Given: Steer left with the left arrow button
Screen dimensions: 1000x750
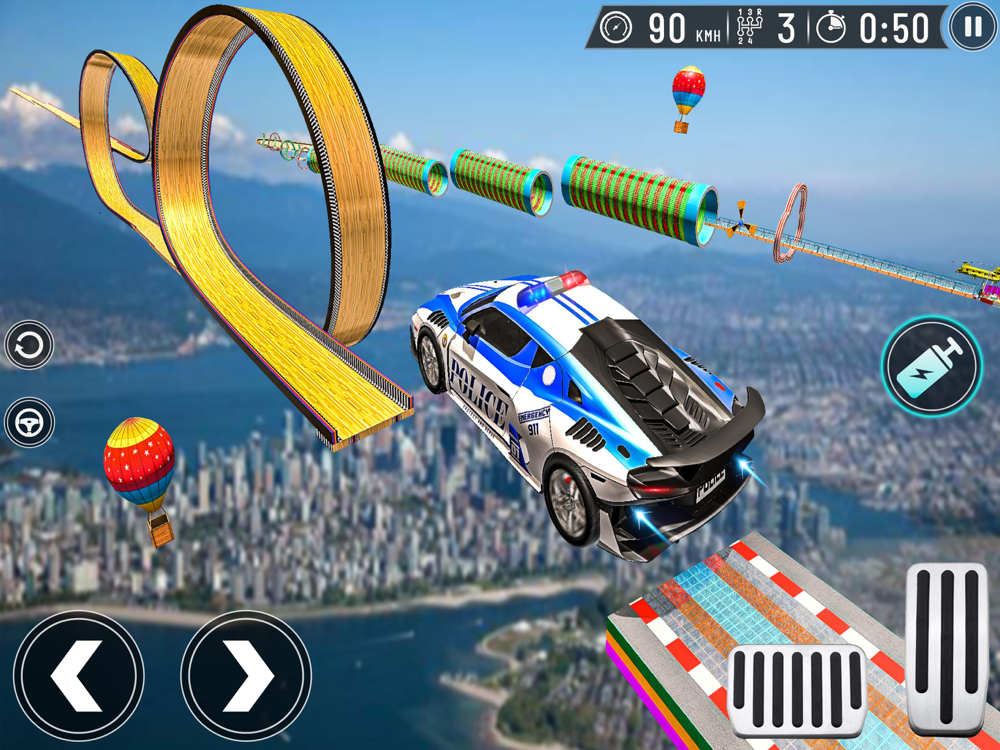Looking at the screenshot, I should [79, 676].
